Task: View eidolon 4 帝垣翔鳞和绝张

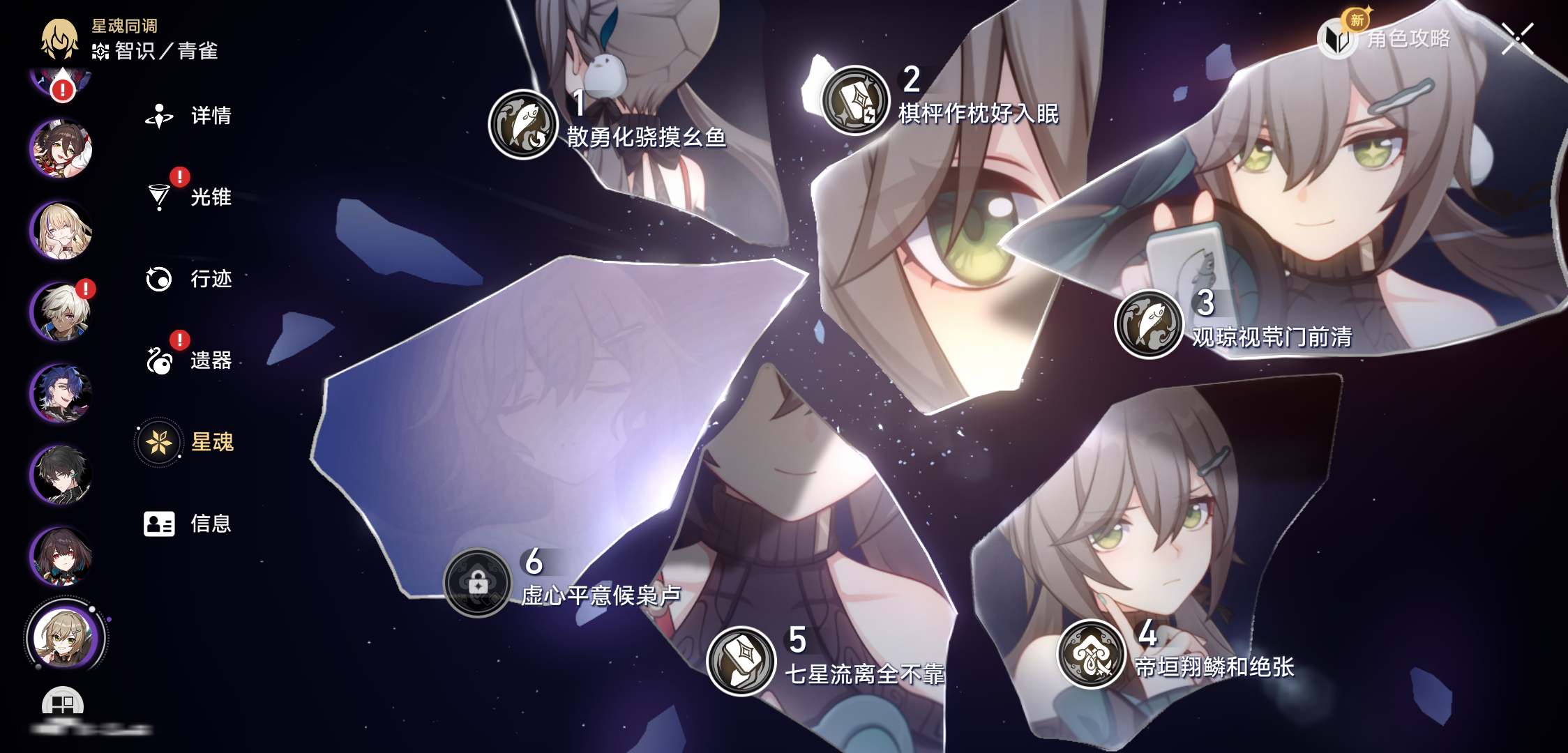Action: tap(1092, 654)
